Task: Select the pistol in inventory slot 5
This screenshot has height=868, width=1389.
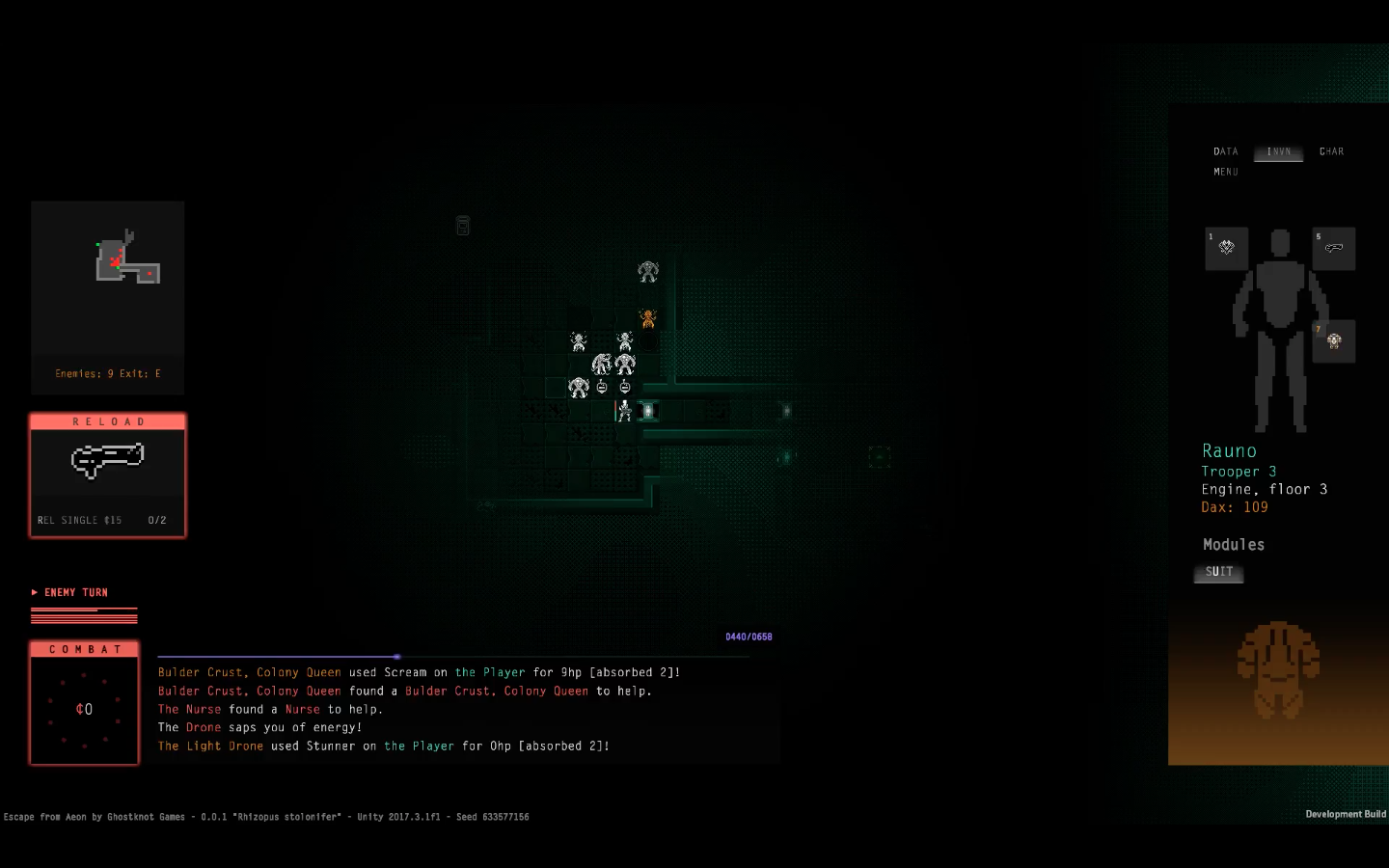Action: point(1334,248)
